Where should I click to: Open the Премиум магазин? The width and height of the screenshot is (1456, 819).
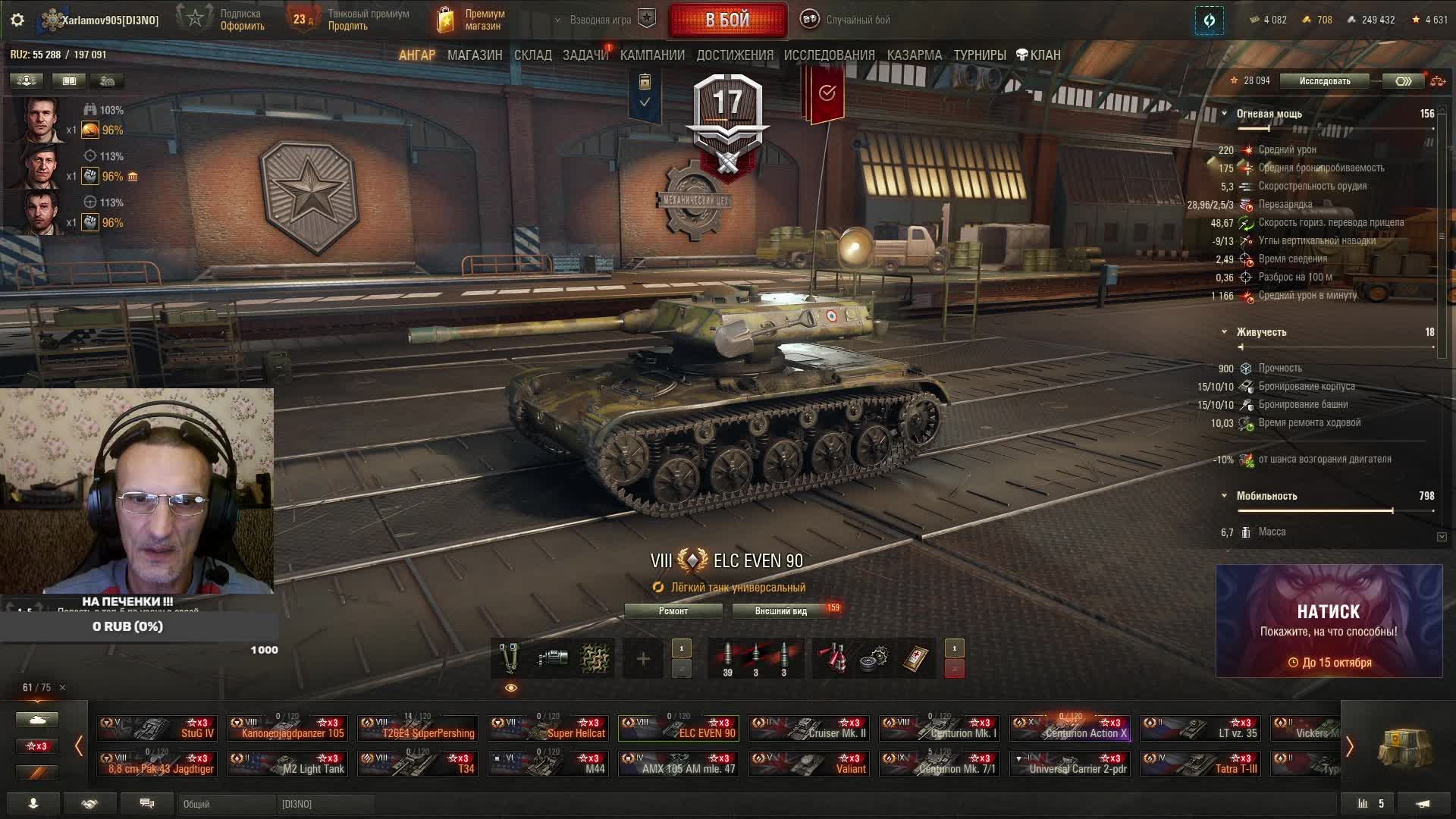tap(472, 20)
